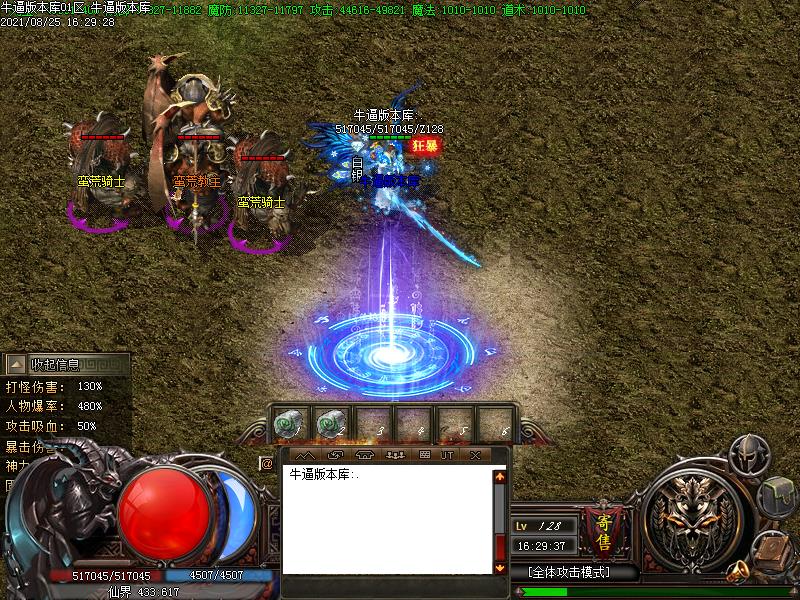Close the chat window with X
The width and height of the screenshot is (800, 600).
click(x=475, y=455)
